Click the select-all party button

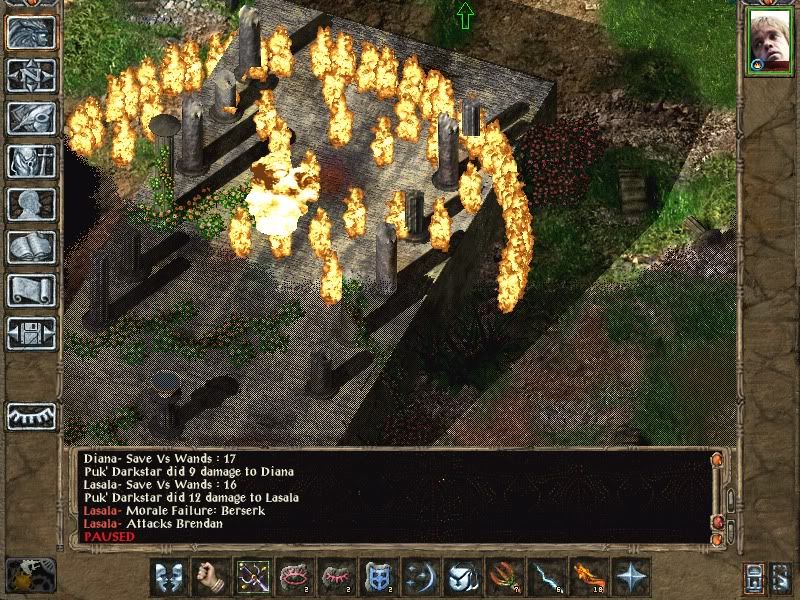coord(757,578)
